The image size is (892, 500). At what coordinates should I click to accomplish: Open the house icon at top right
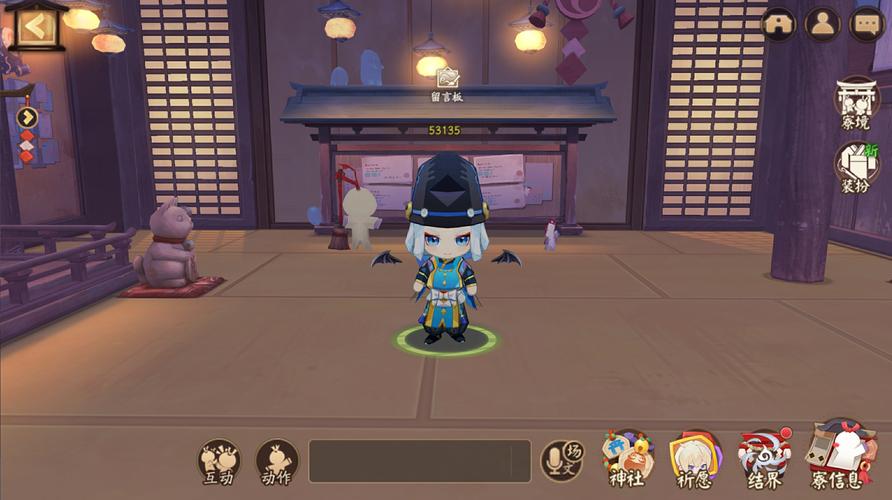779,25
